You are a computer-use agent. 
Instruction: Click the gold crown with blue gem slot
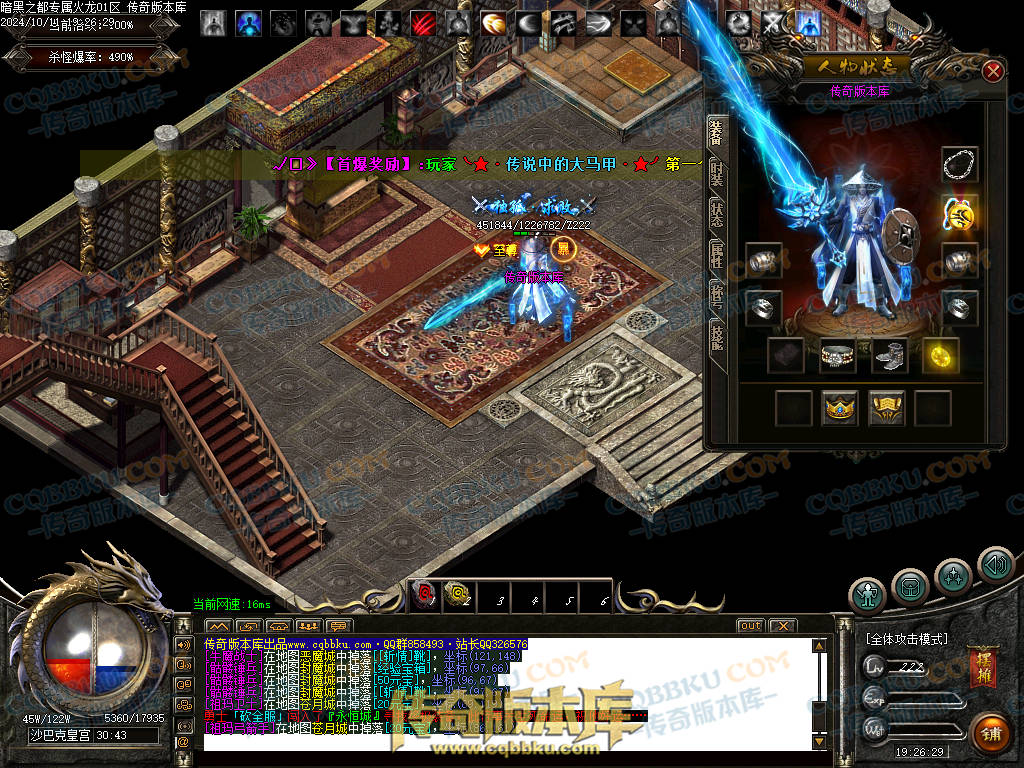tap(838, 407)
